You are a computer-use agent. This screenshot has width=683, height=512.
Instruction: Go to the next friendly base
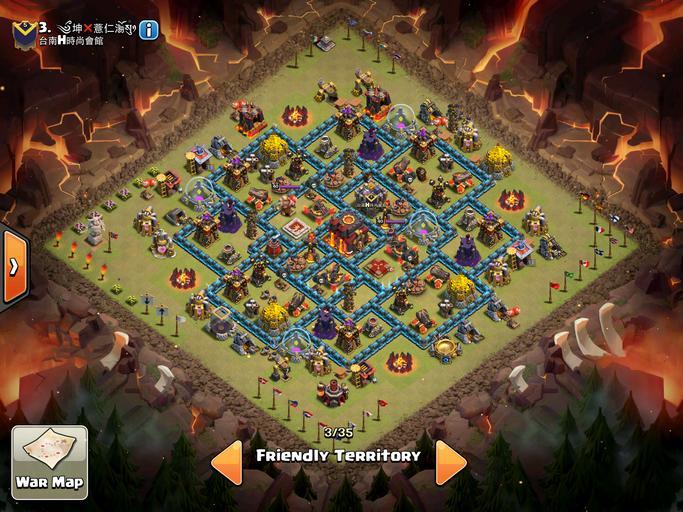coord(451,461)
